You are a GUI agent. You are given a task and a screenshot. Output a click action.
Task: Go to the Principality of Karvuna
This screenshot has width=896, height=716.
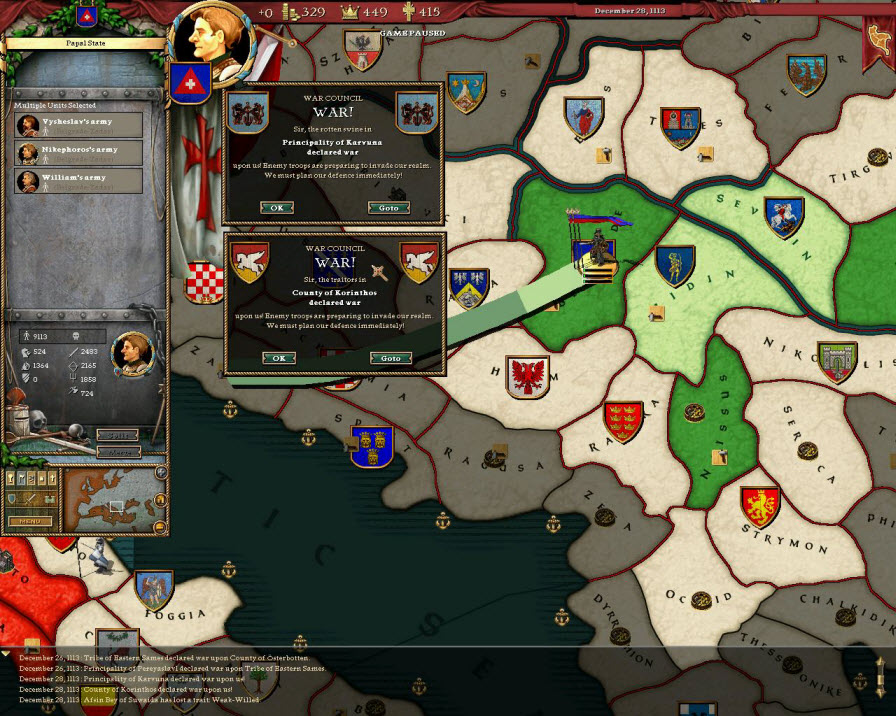pos(389,208)
